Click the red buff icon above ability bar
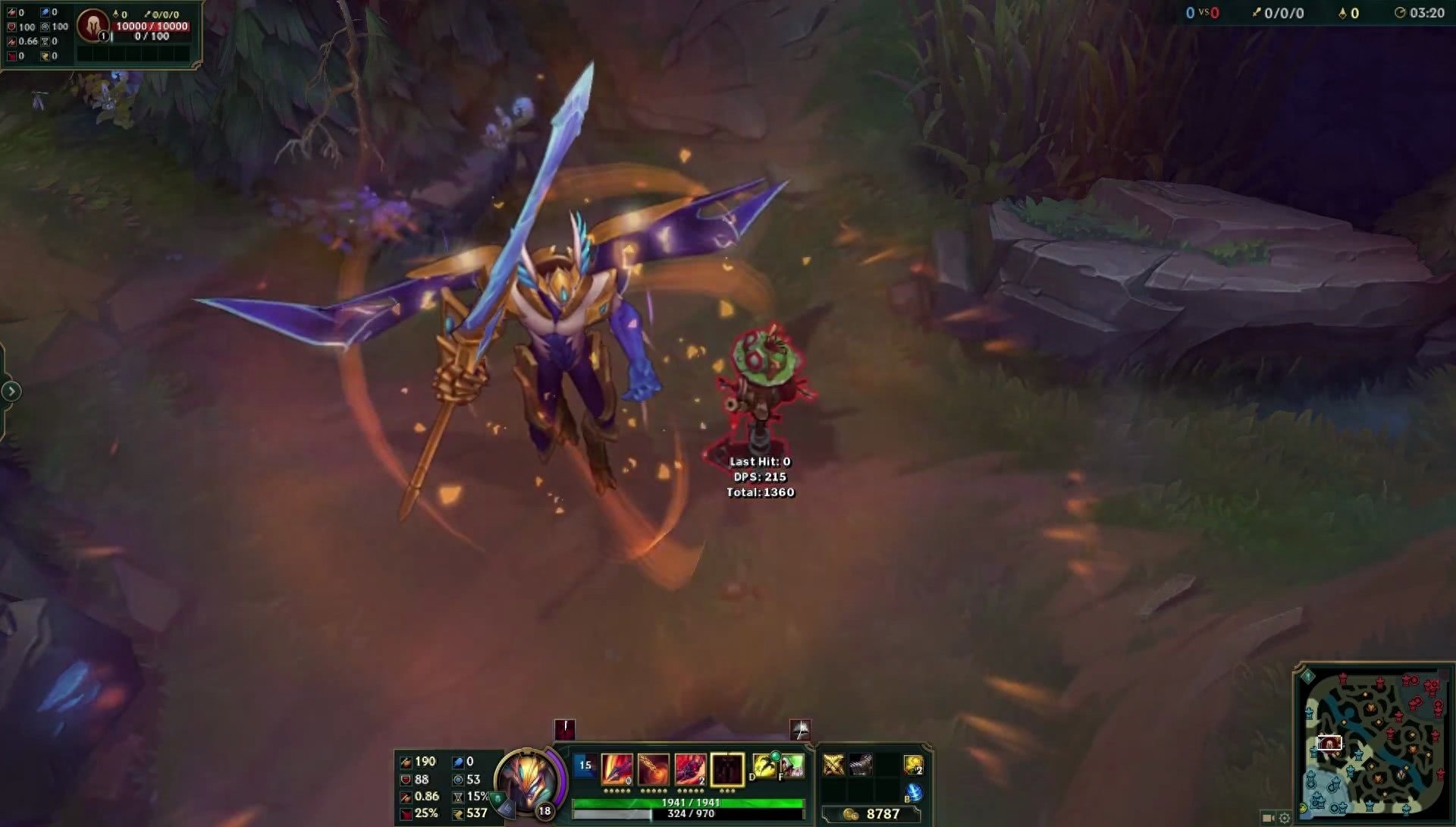The width and height of the screenshot is (1456, 827). point(565,729)
